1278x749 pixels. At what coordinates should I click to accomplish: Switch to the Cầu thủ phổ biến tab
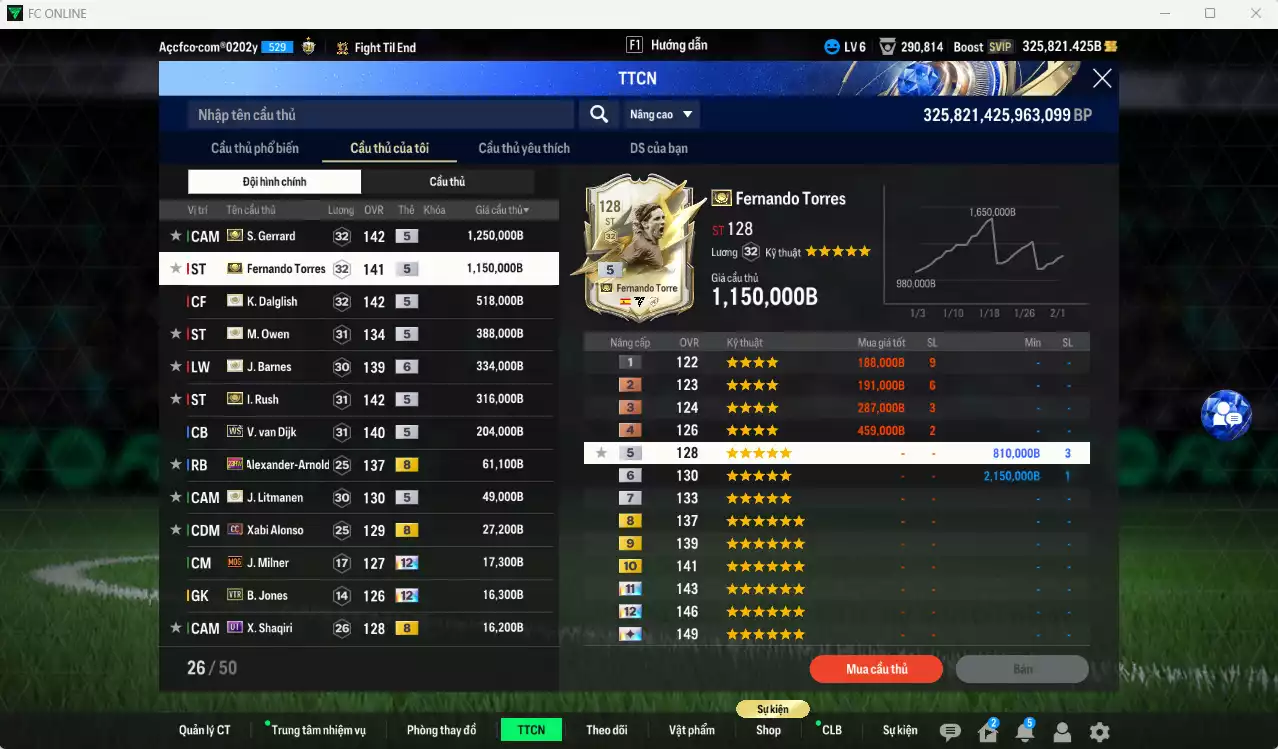click(254, 149)
